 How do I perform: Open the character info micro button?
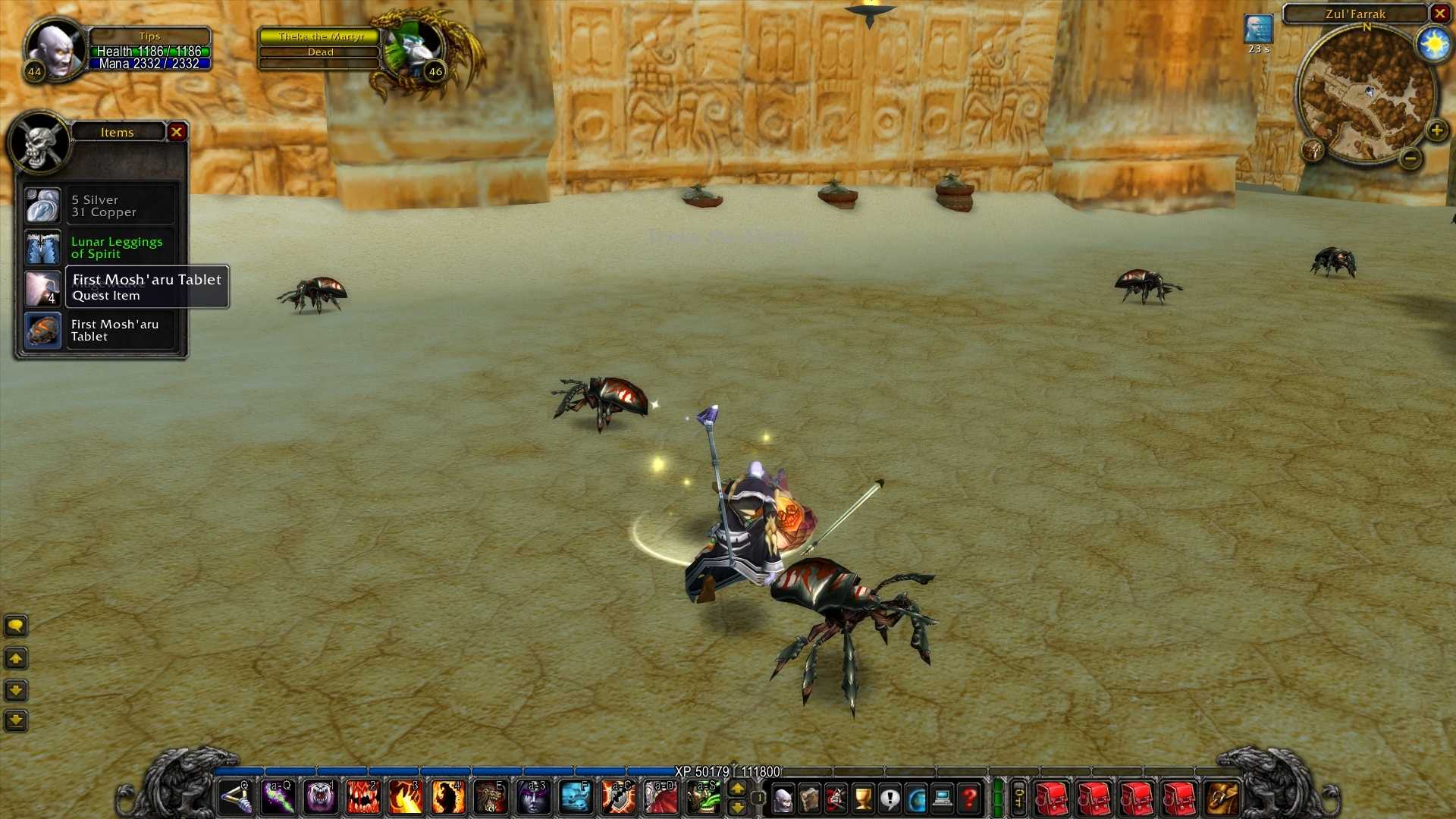(x=783, y=799)
